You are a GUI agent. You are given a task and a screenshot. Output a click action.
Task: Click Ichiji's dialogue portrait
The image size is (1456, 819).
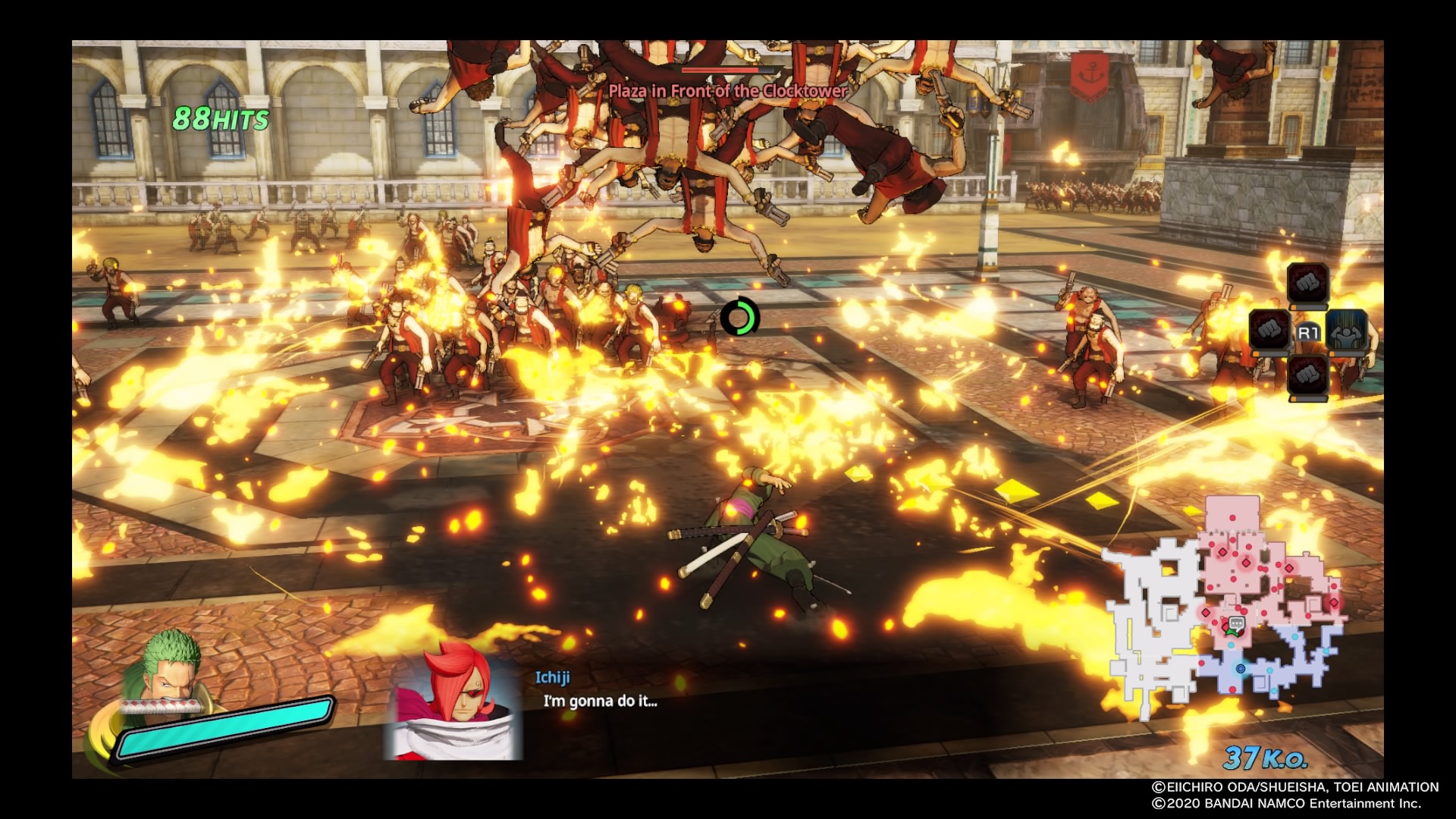point(453,700)
